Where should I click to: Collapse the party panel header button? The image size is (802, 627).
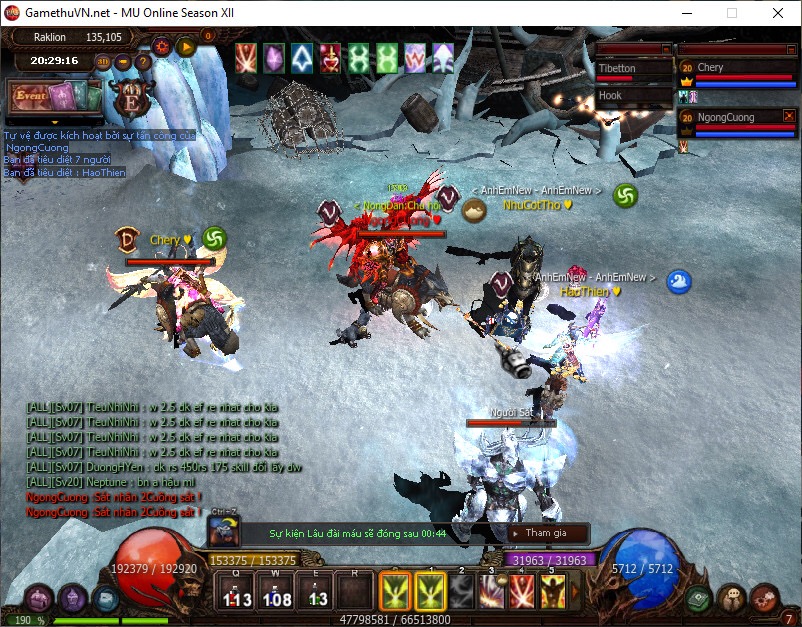[x=789, y=48]
